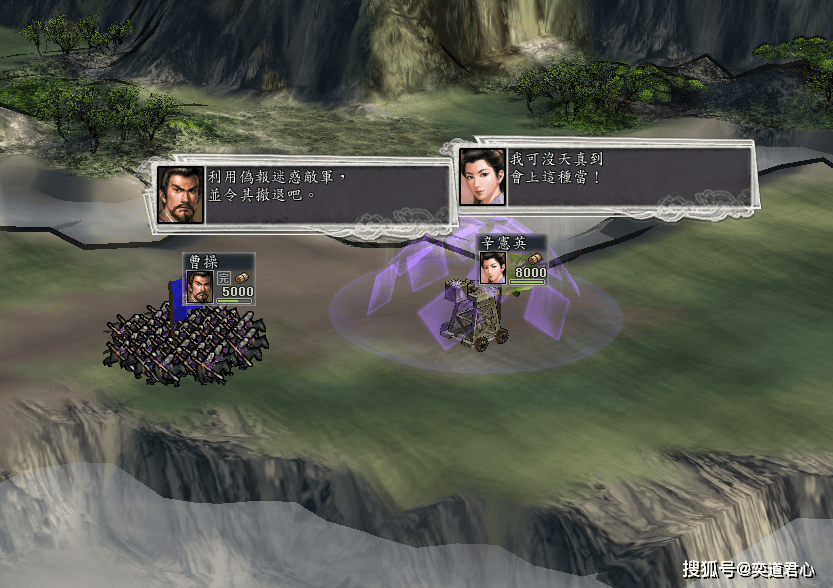Click 曹操's portrait in the dialogue box
This screenshot has height=588, width=833.
pos(181,195)
